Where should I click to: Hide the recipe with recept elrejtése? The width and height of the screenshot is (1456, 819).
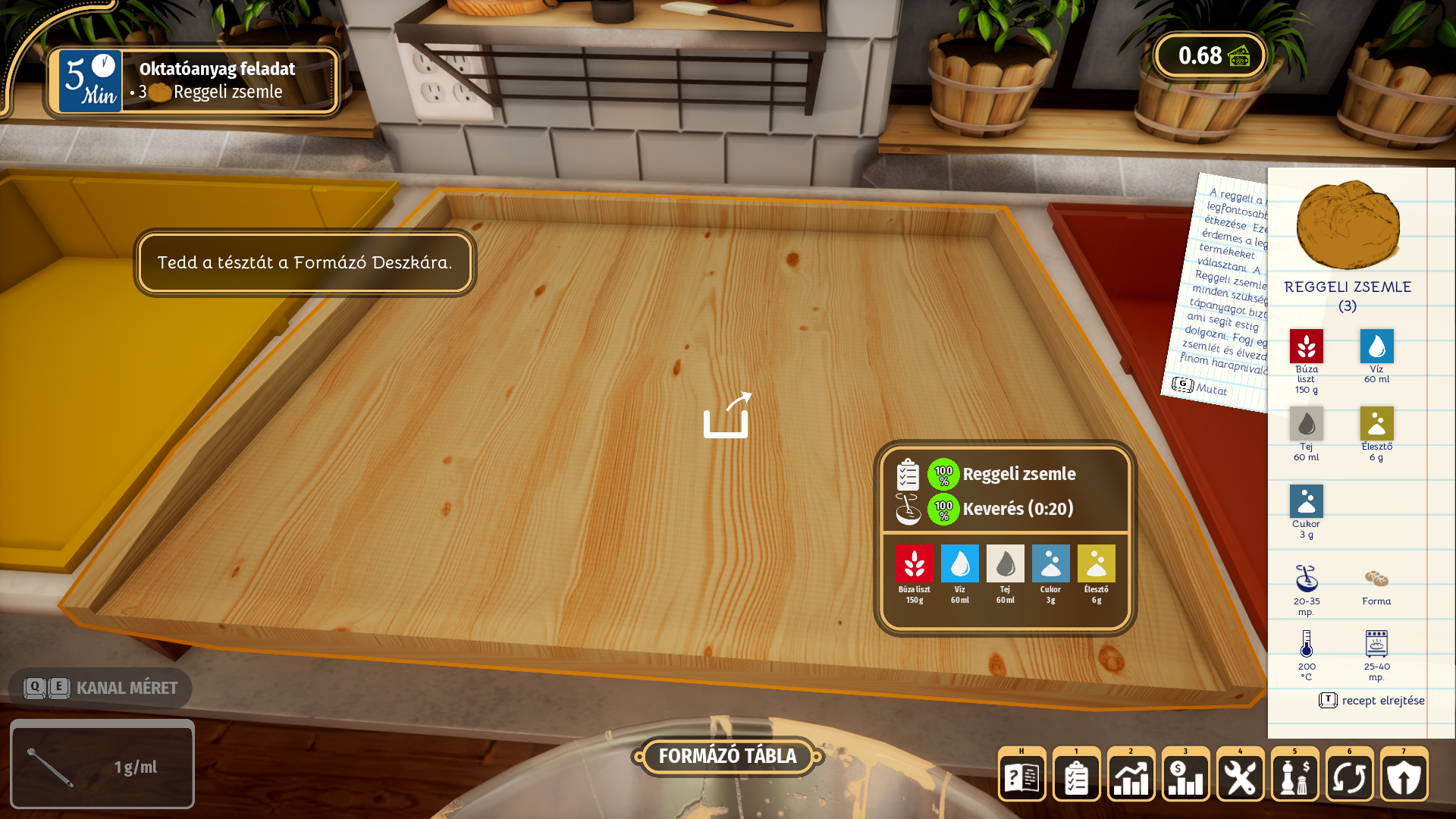[1373, 701]
